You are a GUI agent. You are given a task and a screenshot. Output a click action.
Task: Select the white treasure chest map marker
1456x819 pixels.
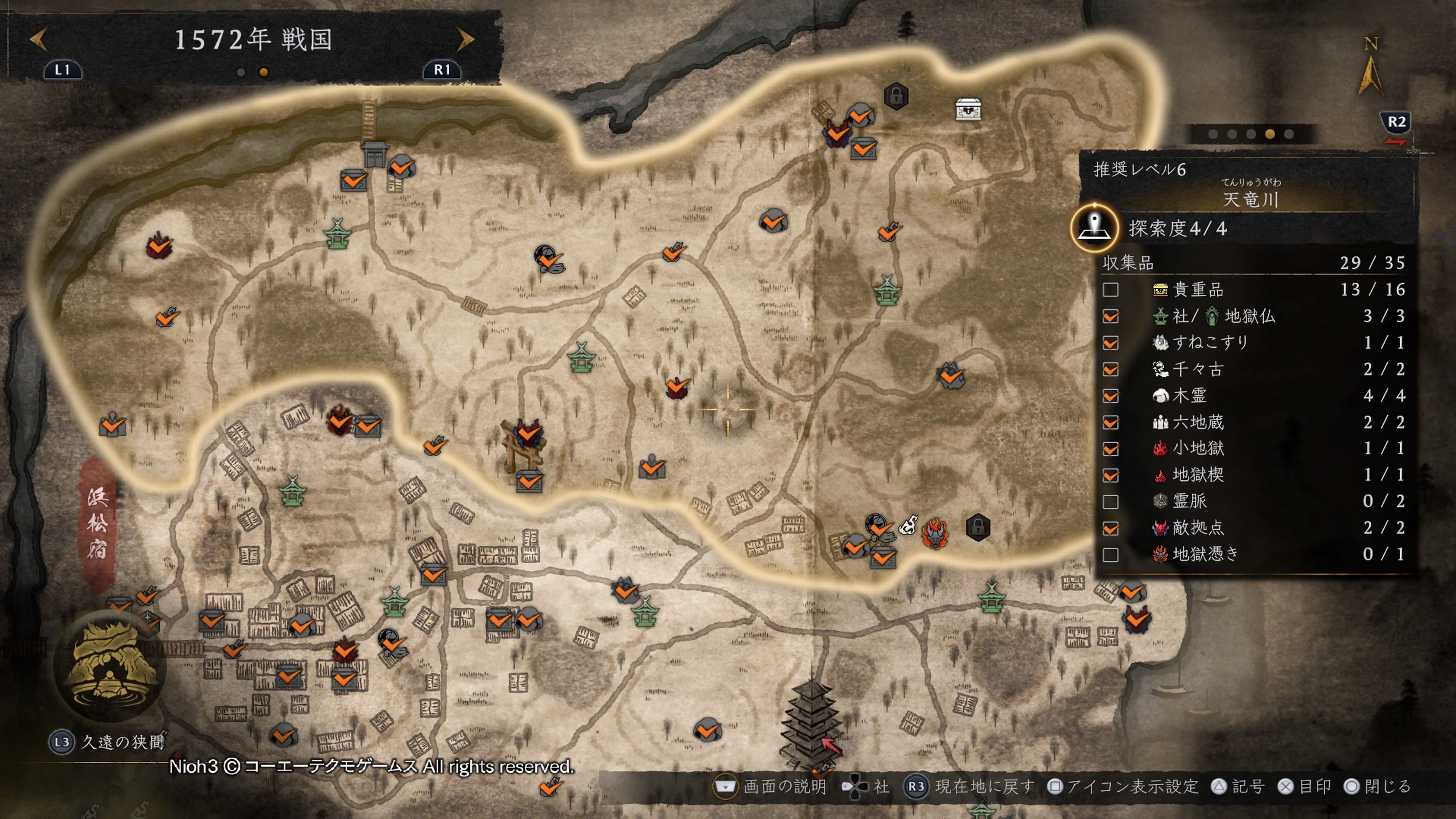968,109
